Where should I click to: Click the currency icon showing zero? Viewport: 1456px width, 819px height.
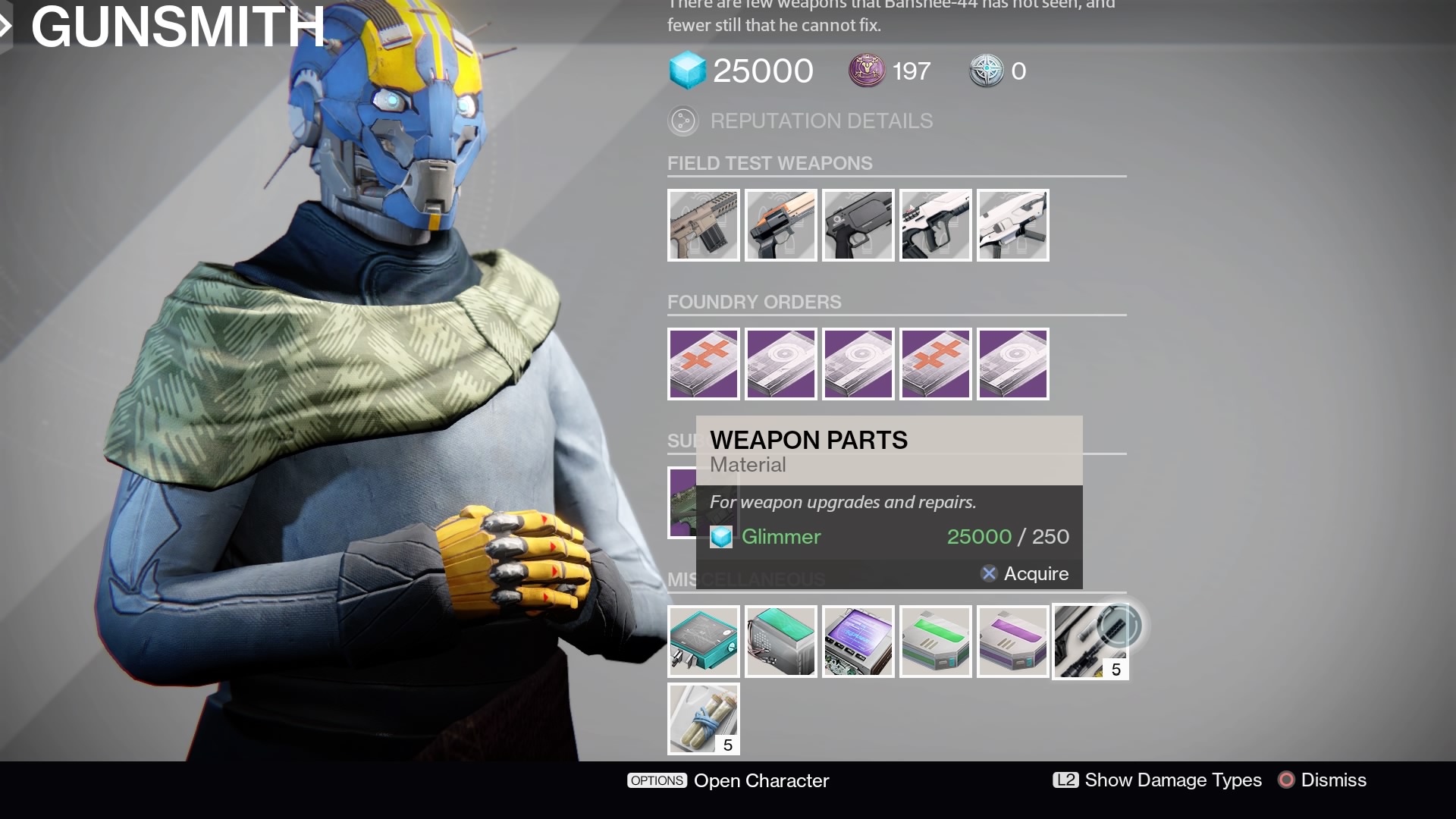[x=986, y=71]
